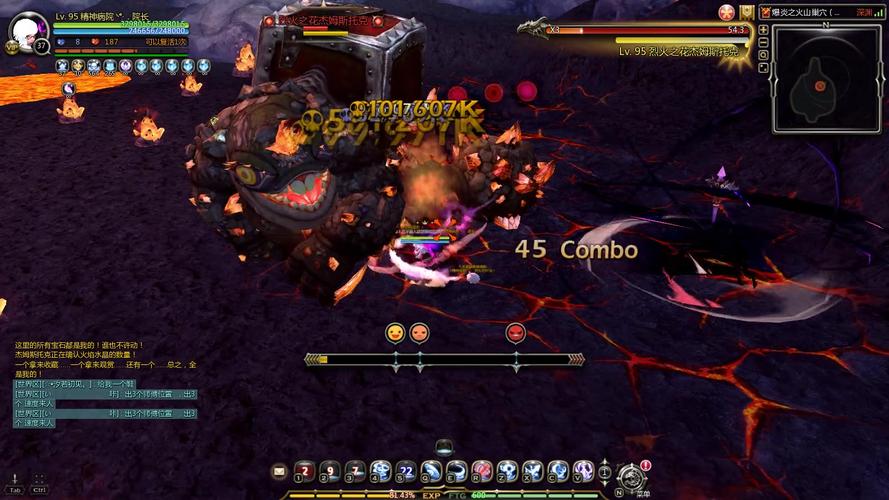Cast the skill bound to key Z
Viewport: 889px width, 500px height.
pos(508,471)
